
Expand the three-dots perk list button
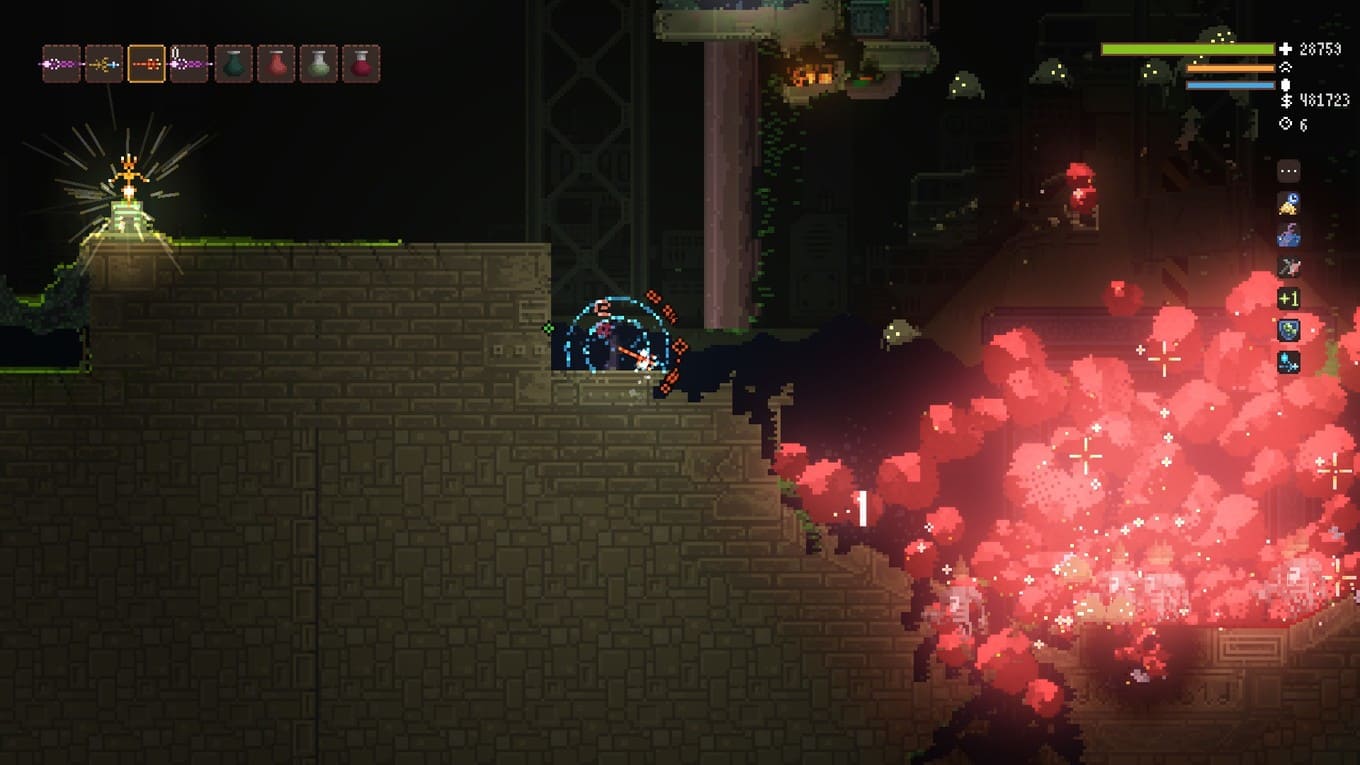[x=1289, y=171]
